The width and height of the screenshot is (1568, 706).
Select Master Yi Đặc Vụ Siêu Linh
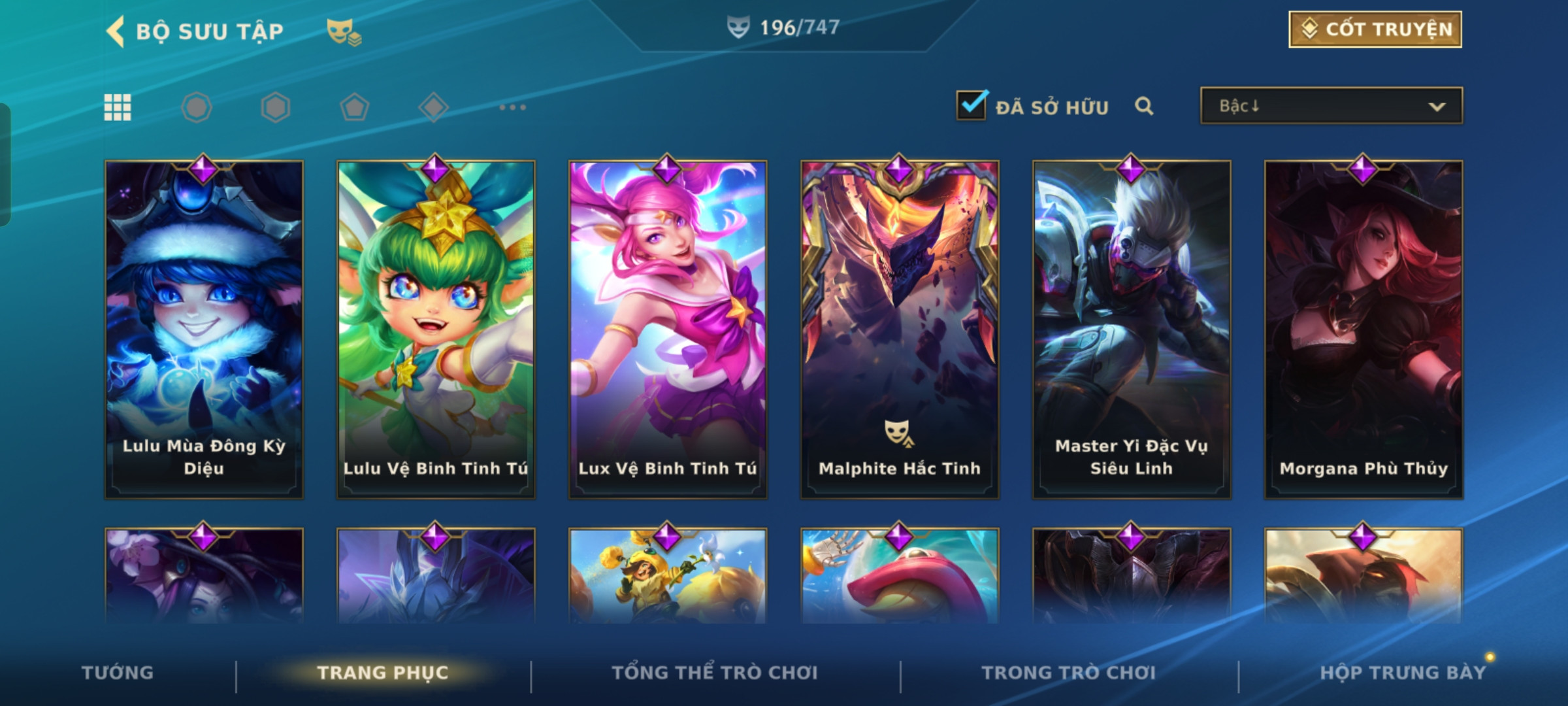click(x=1132, y=329)
